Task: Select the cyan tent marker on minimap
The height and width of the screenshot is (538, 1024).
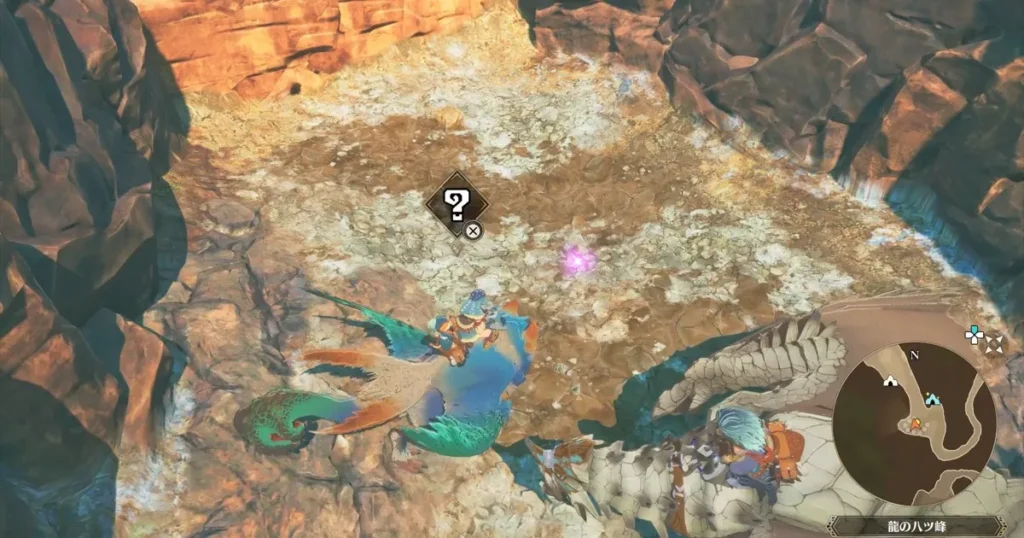Action: (933, 398)
